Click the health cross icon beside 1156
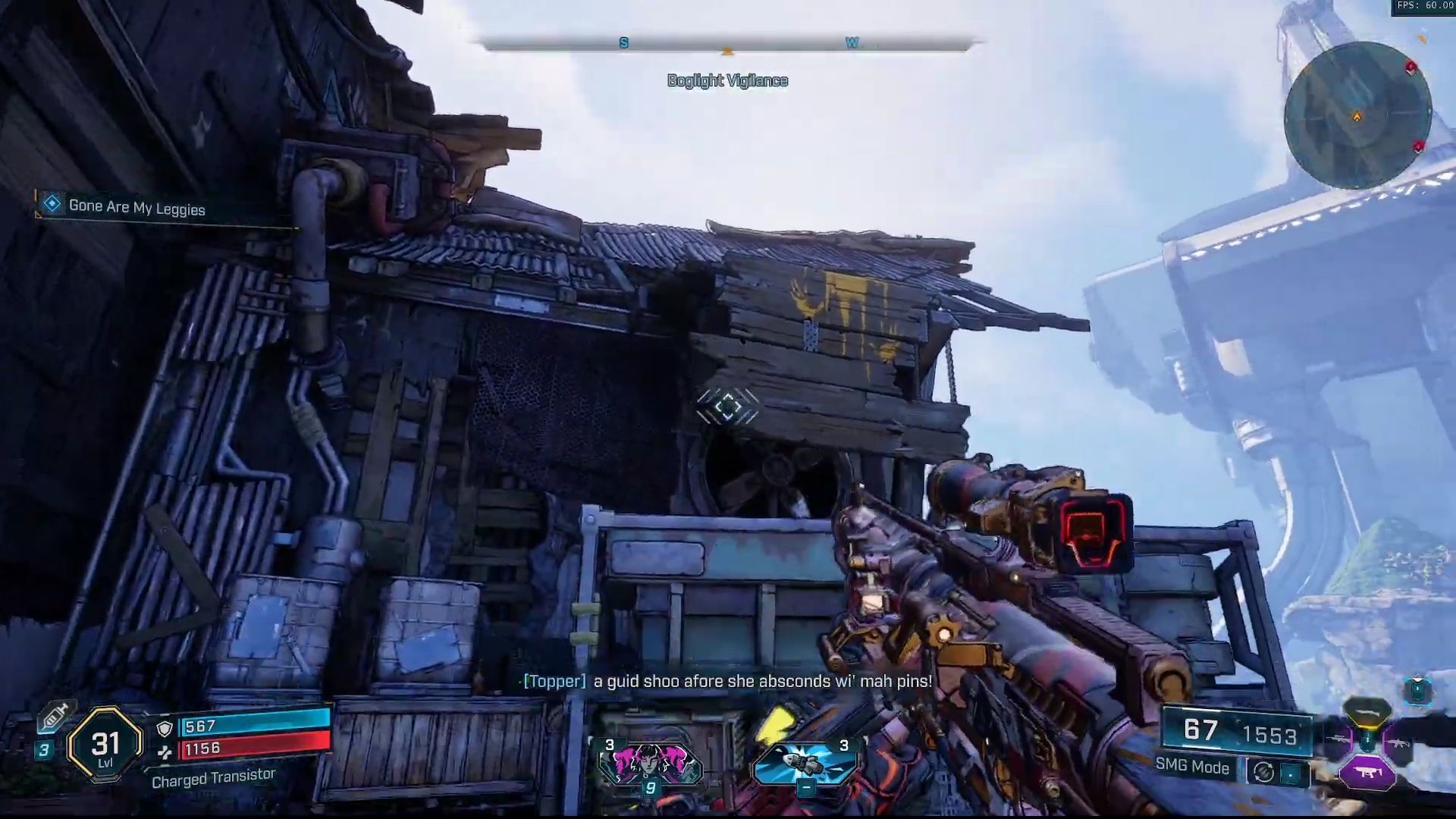Image resolution: width=1456 pixels, height=819 pixels. 166,752
